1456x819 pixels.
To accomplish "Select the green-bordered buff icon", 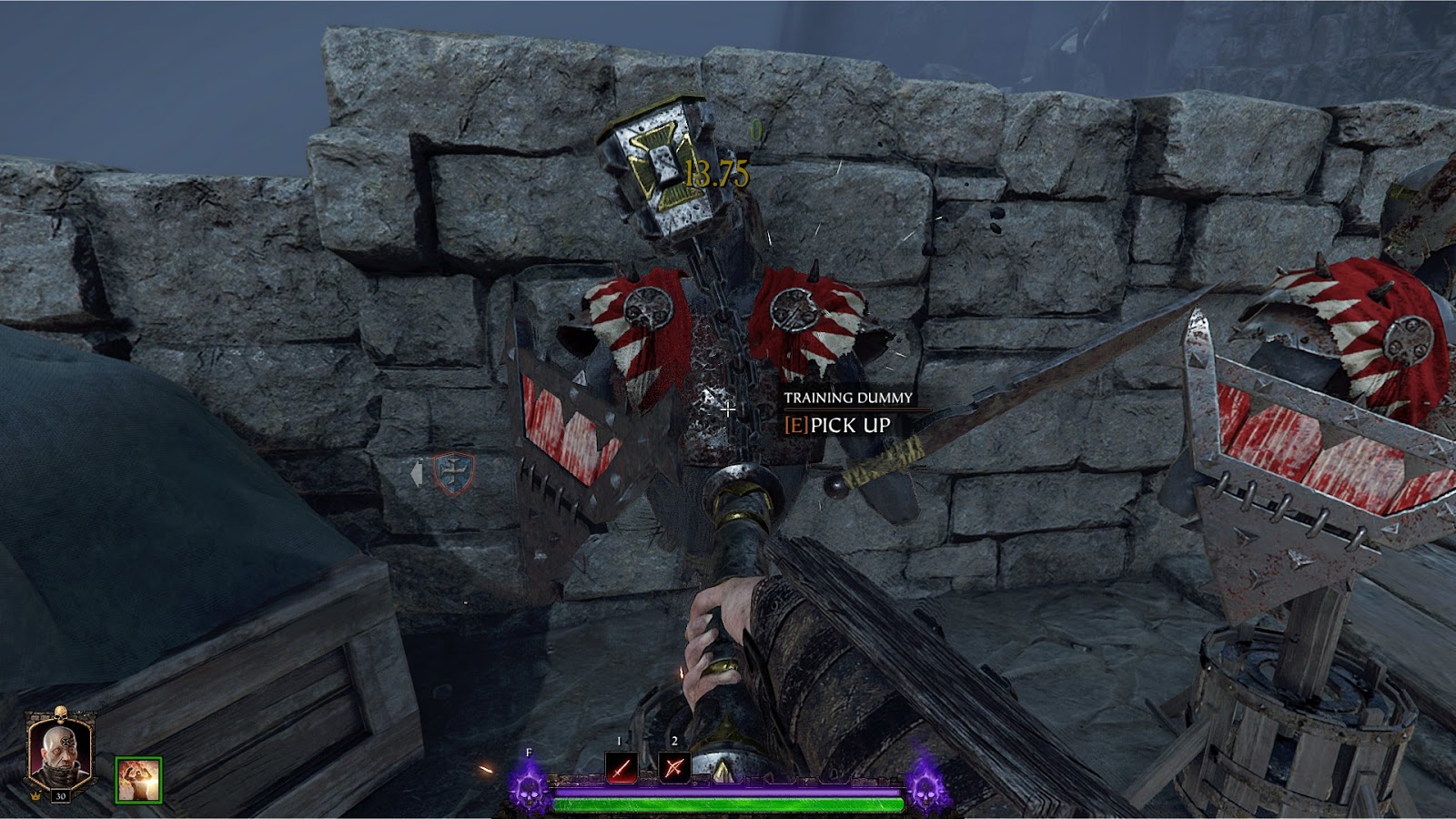I will [138, 780].
